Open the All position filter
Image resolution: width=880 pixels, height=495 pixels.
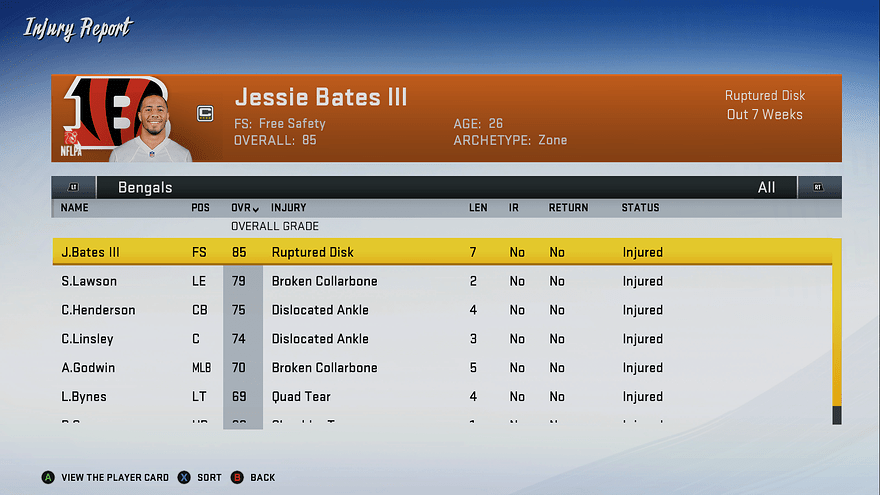coord(766,187)
